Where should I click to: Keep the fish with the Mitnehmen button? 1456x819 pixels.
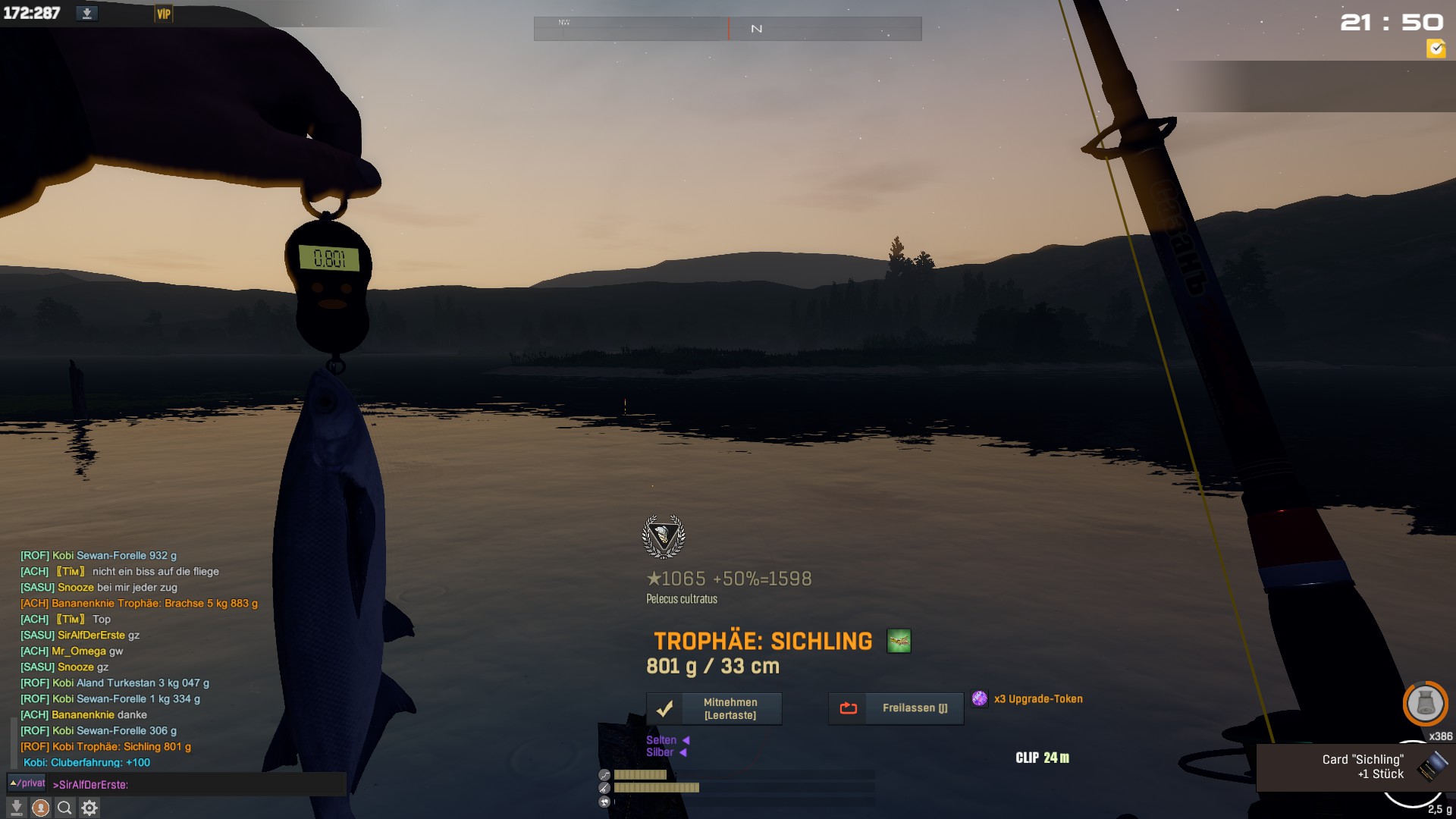(x=714, y=708)
